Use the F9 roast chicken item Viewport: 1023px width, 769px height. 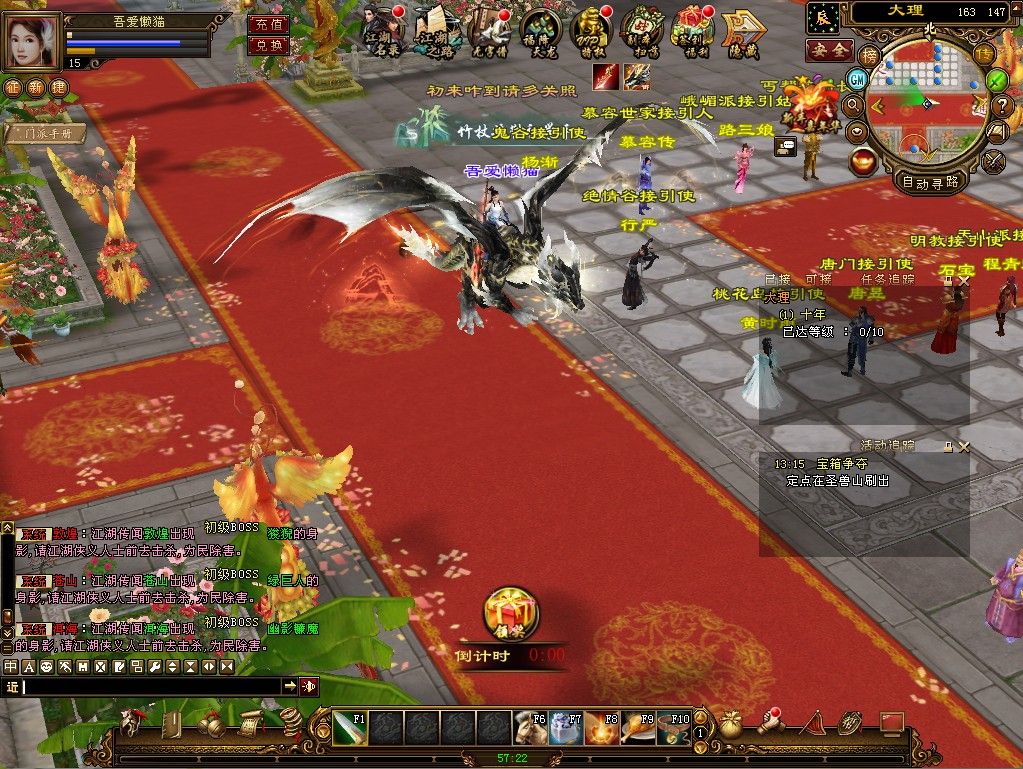637,727
